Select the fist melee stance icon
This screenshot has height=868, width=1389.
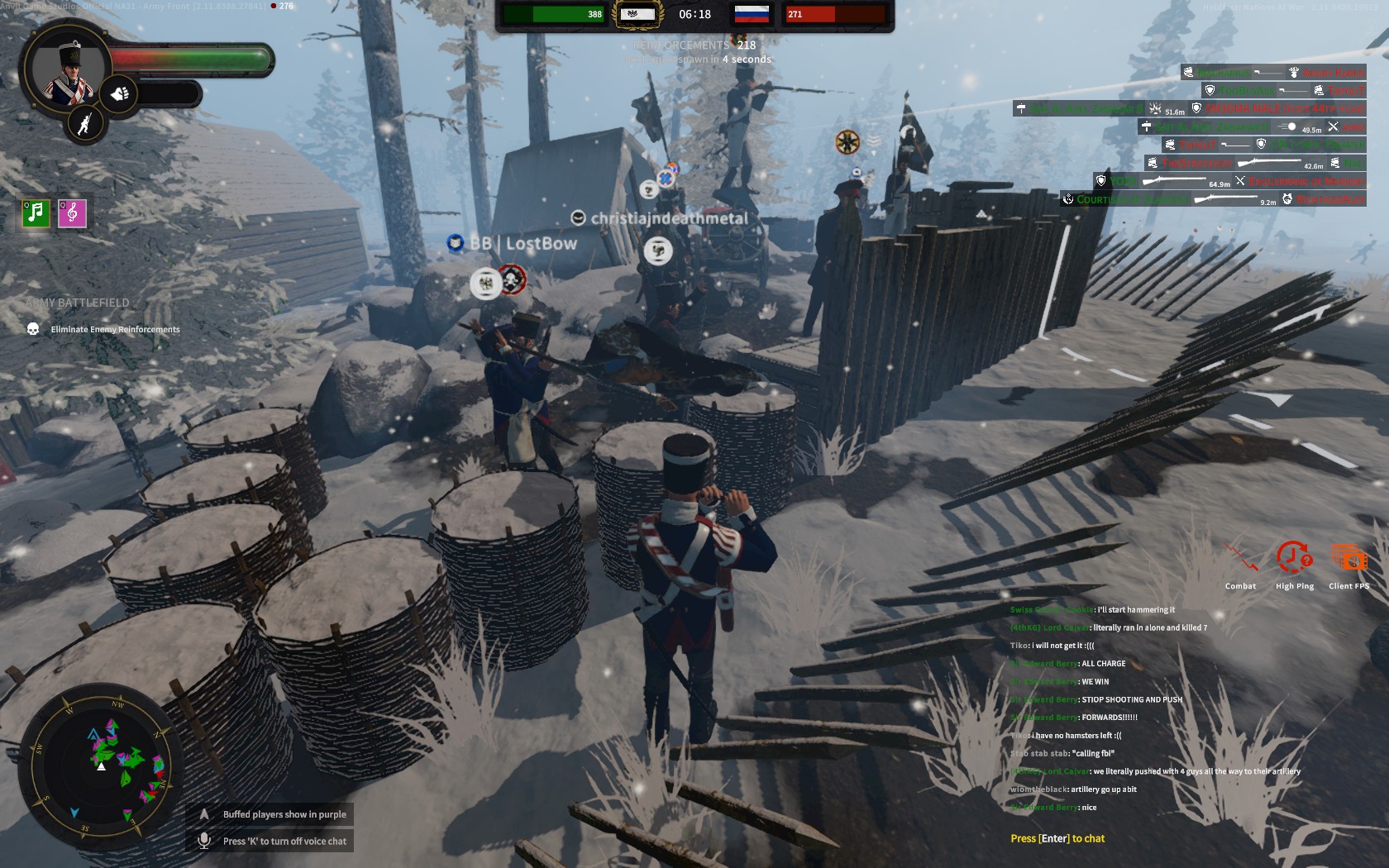120,93
